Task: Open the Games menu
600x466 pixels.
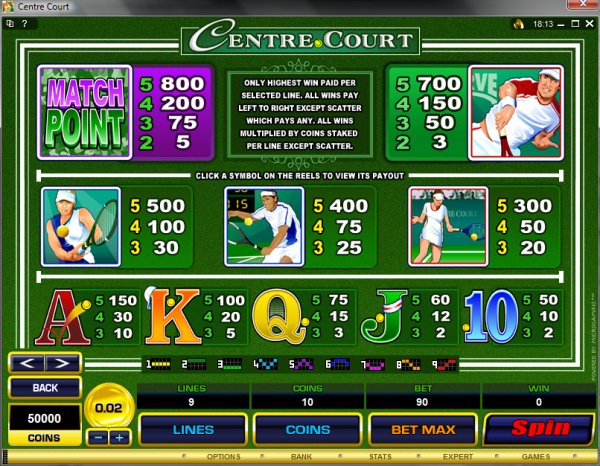Action: (535, 457)
